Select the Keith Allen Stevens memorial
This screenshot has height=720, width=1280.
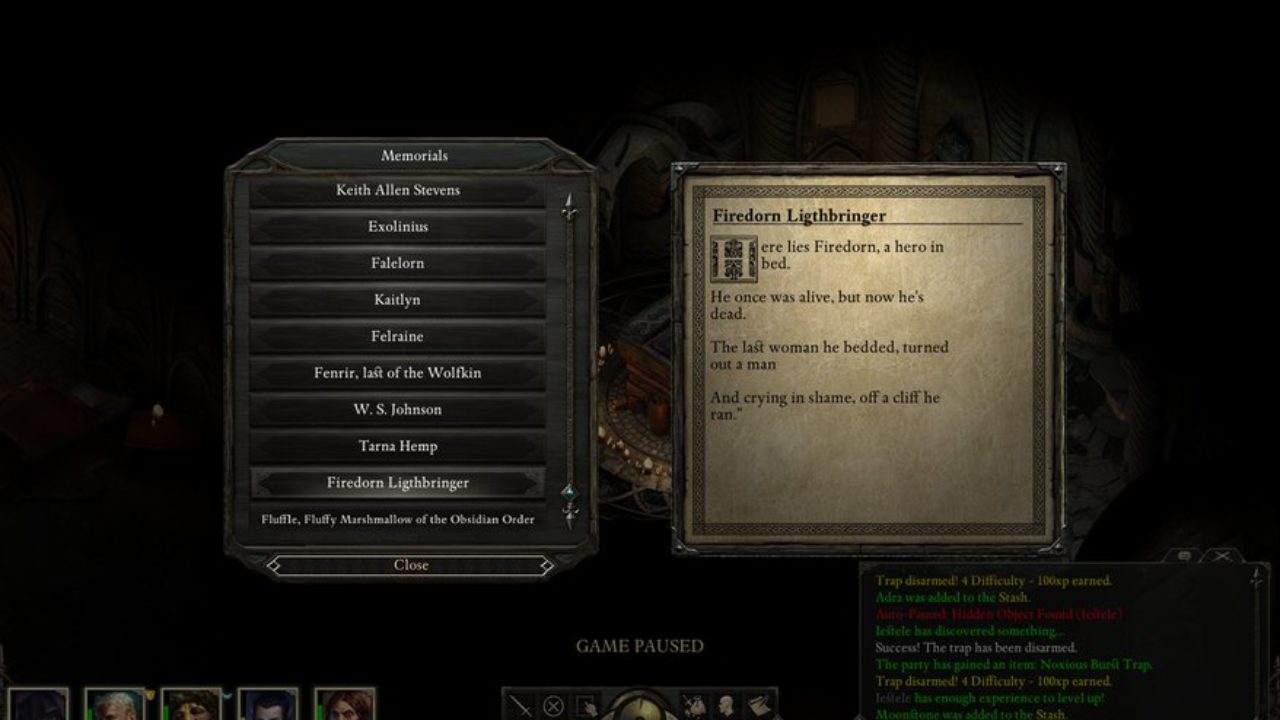click(x=397, y=190)
